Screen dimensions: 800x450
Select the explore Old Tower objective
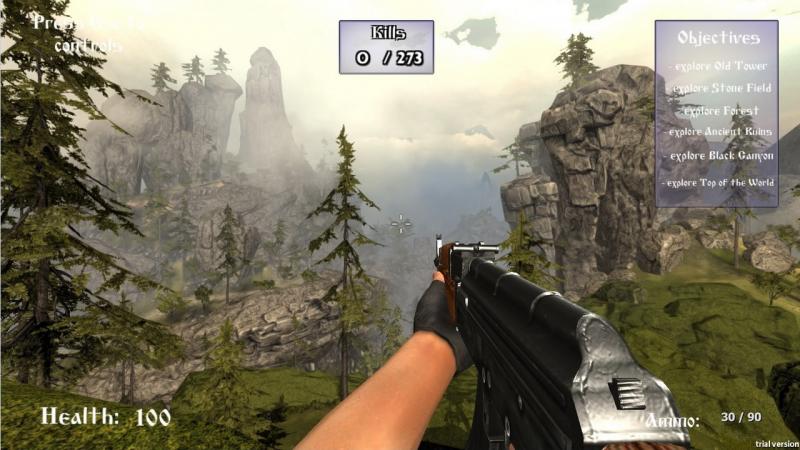pyautogui.click(x=718, y=66)
